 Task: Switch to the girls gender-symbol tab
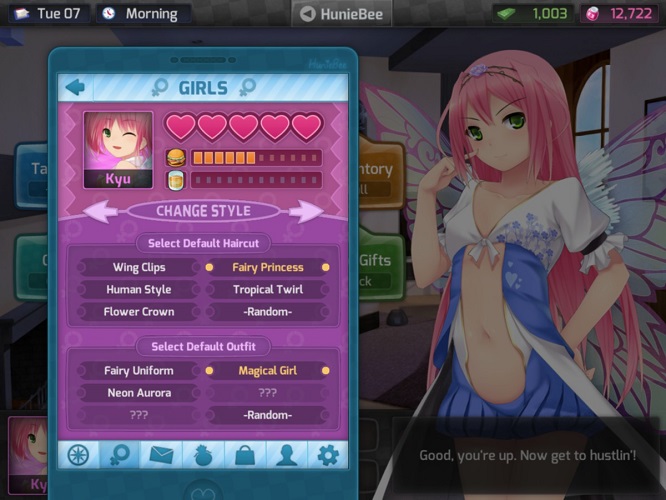coord(119,455)
